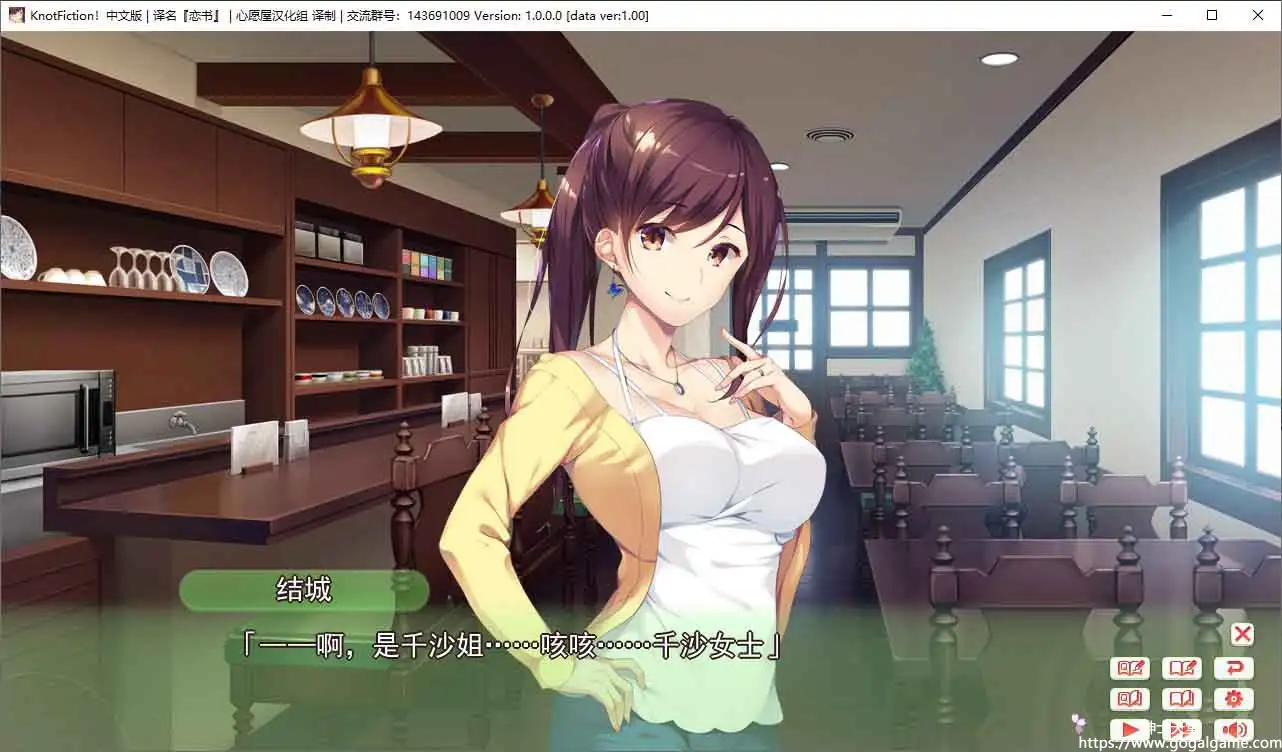Toggle voice audio with the speaker icon
1282x752 pixels.
pos(1234,730)
